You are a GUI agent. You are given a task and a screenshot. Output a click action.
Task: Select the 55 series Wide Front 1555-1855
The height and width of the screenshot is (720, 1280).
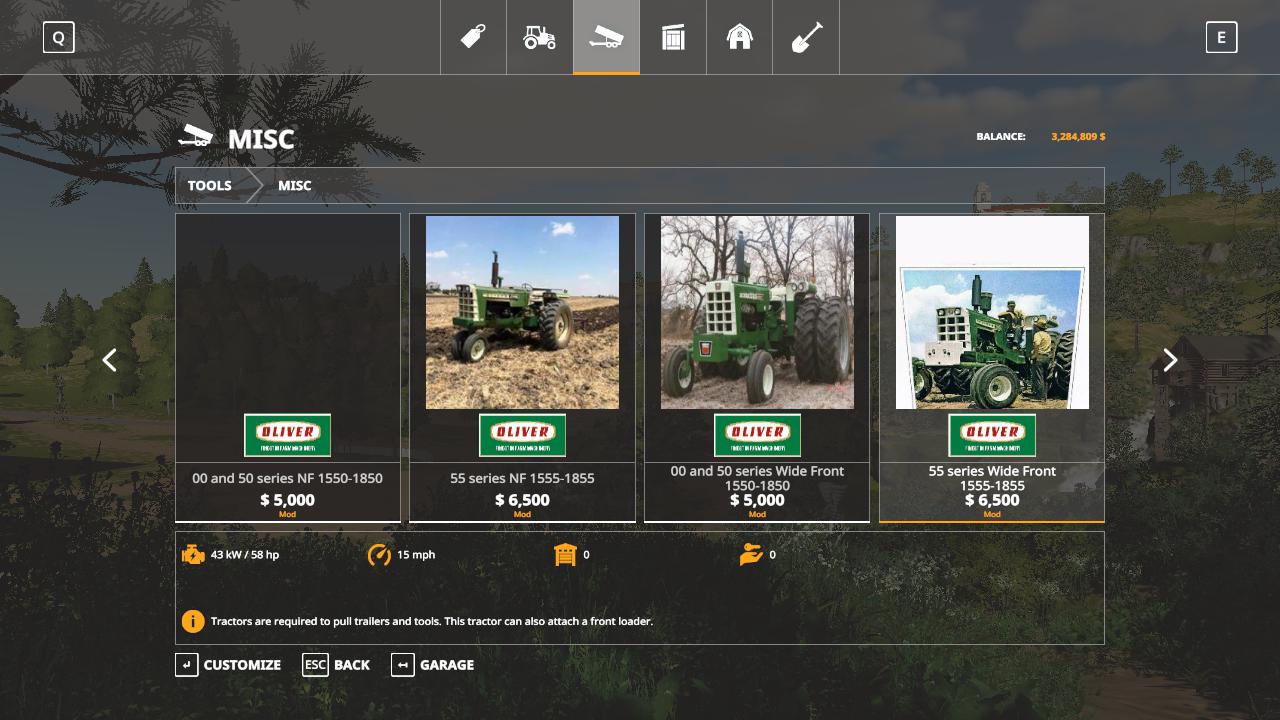pos(992,367)
